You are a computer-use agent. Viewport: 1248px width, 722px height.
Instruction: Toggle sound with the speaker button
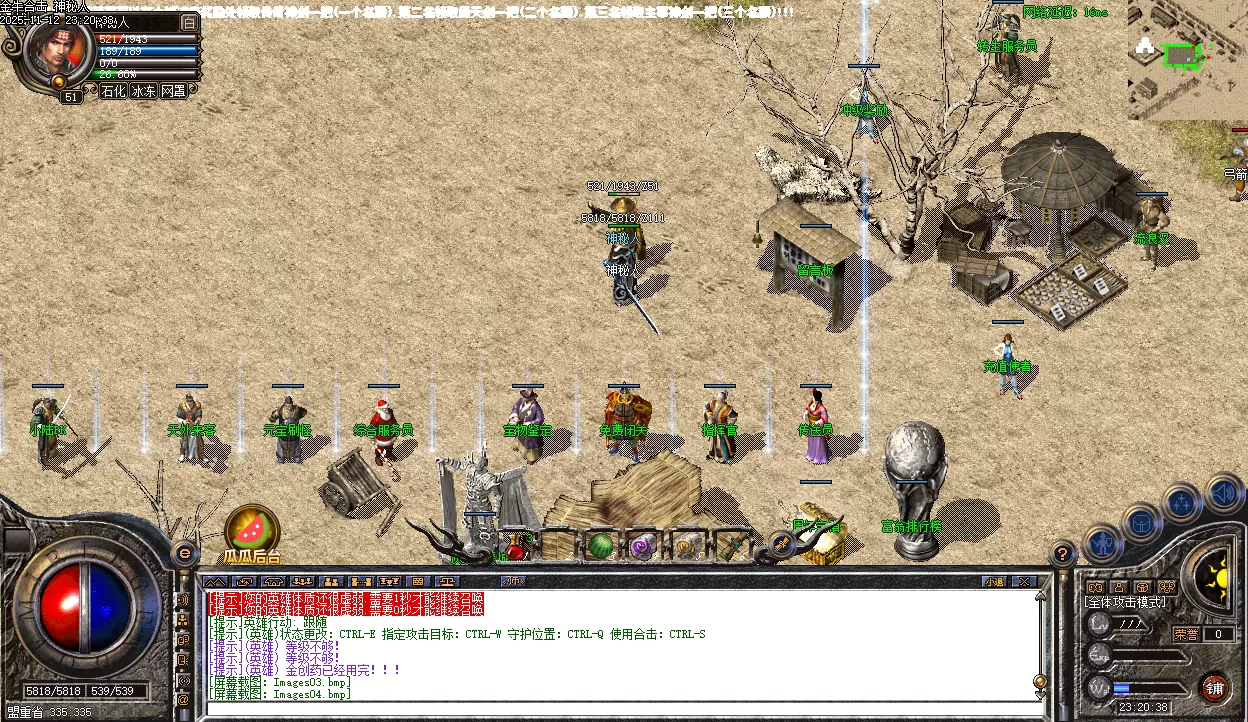tap(1223, 493)
